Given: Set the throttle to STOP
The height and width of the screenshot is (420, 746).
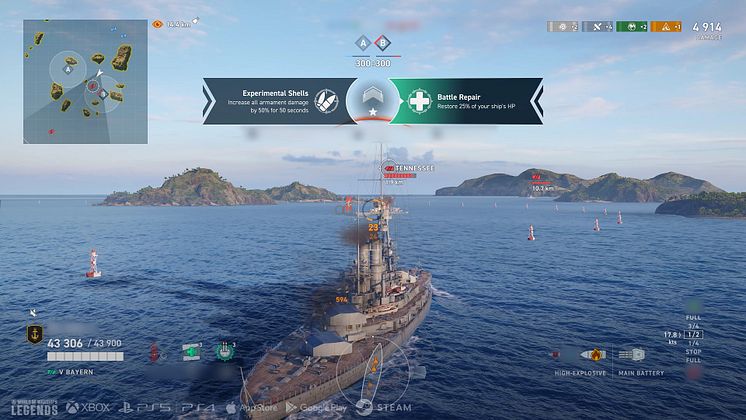Looking at the screenshot, I should point(693,353).
